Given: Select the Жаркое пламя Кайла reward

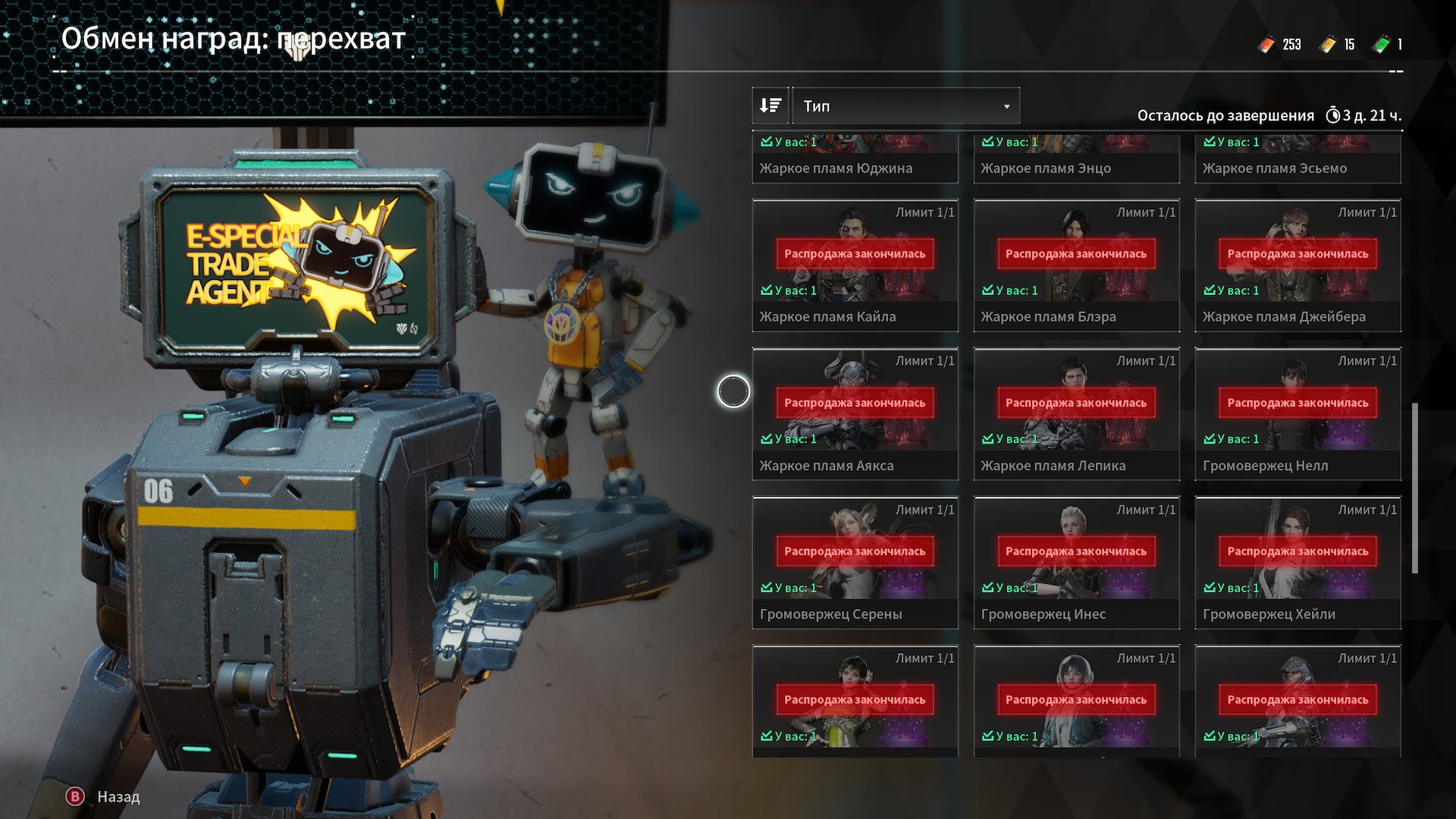Looking at the screenshot, I should (855, 265).
